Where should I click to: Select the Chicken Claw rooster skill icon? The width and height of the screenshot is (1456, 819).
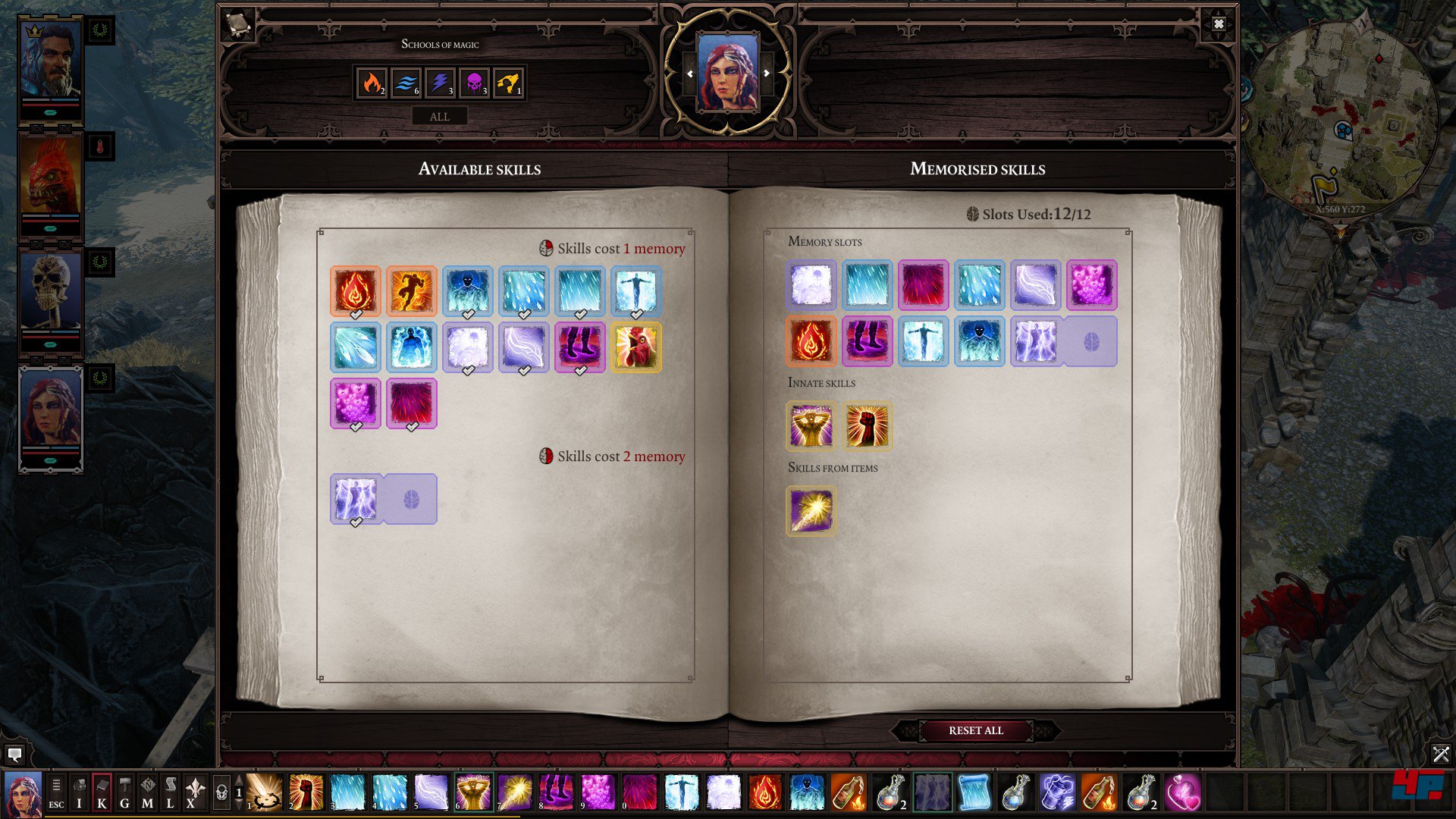point(637,347)
